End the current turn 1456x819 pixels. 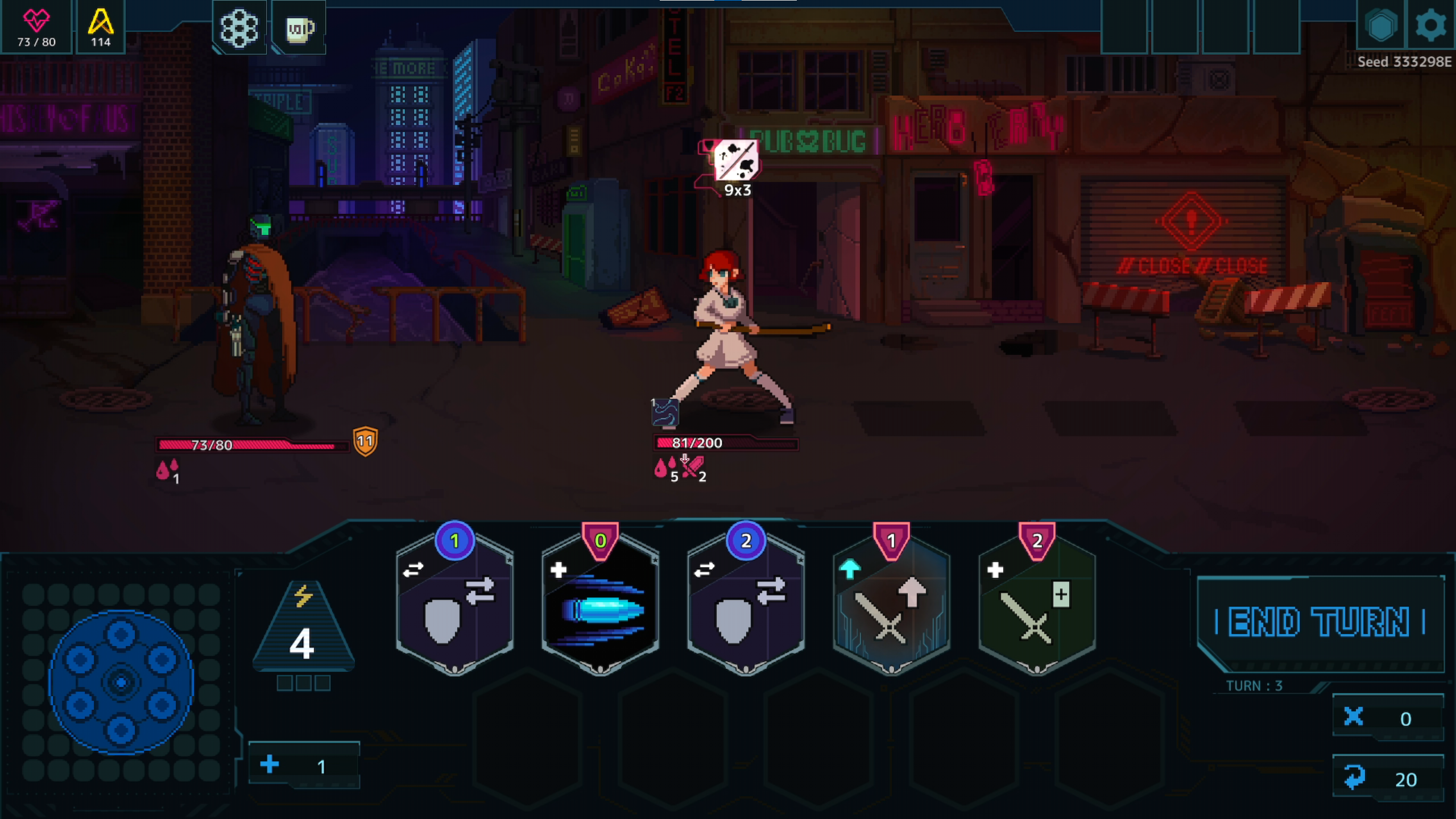pyautogui.click(x=1319, y=622)
